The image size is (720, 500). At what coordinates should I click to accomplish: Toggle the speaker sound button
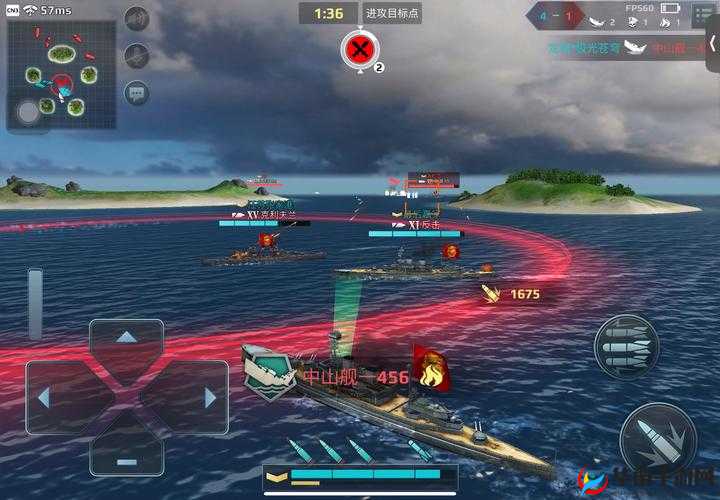click(137, 18)
